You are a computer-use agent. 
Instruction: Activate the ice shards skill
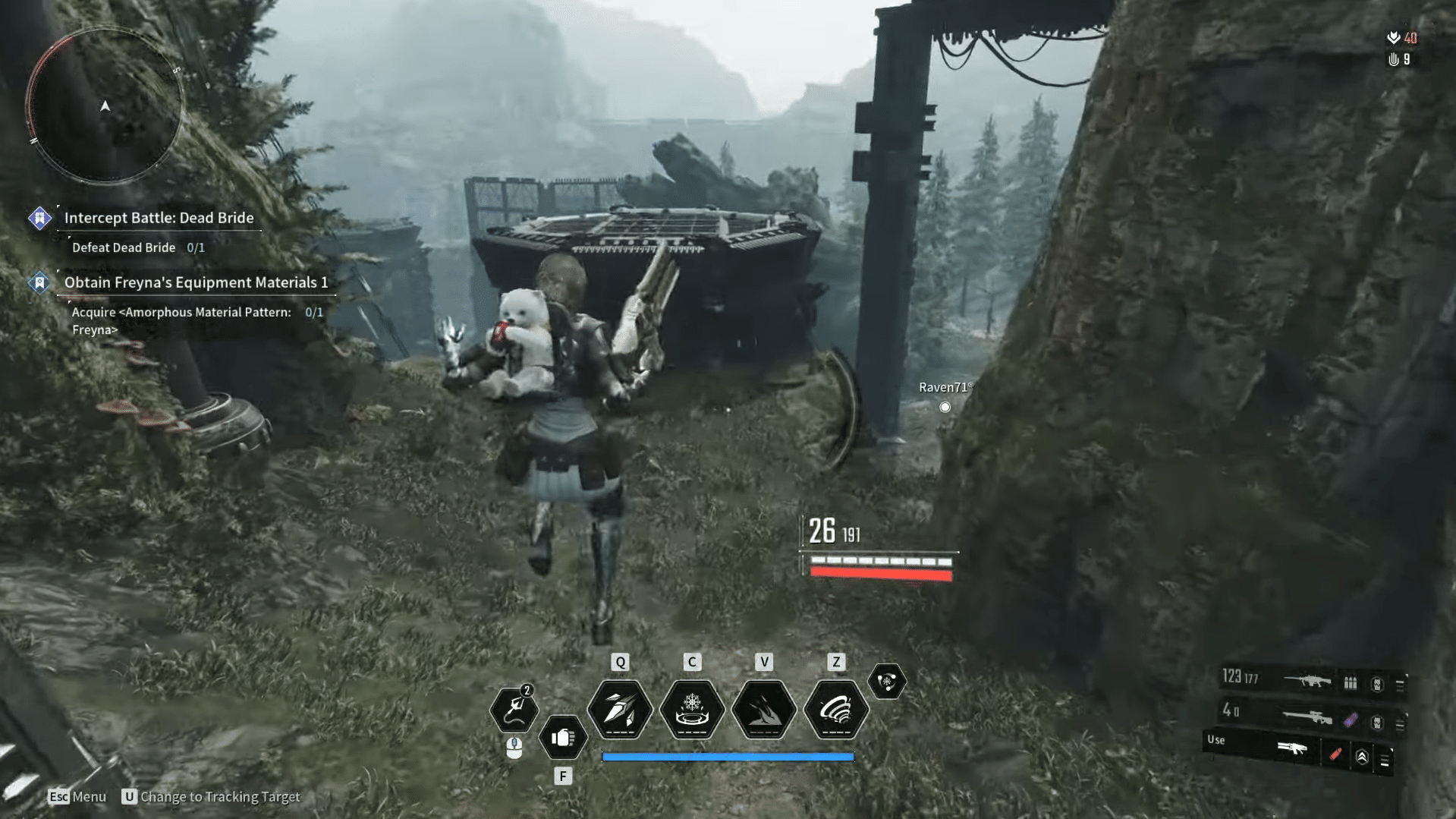click(620, 710)
